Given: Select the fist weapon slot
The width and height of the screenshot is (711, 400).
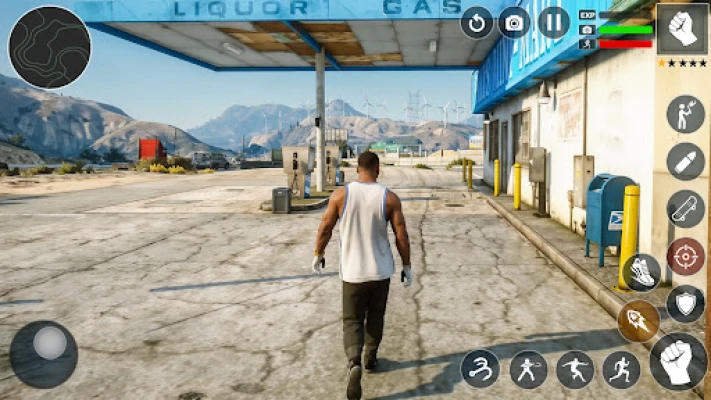Looking at the screenshot, I should (x=682, y=29).
